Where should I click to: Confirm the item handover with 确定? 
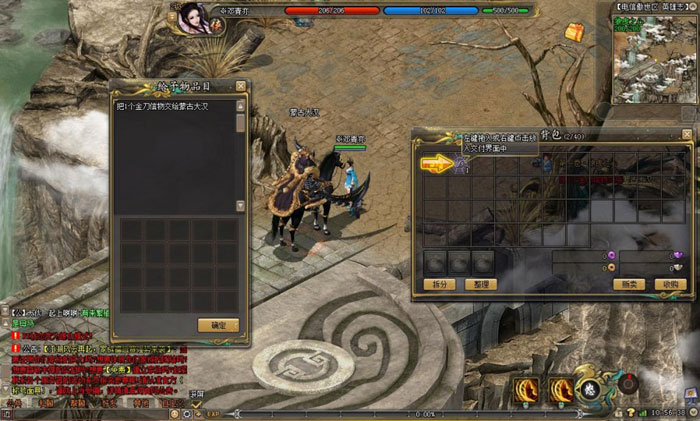[x=218, y=325]
